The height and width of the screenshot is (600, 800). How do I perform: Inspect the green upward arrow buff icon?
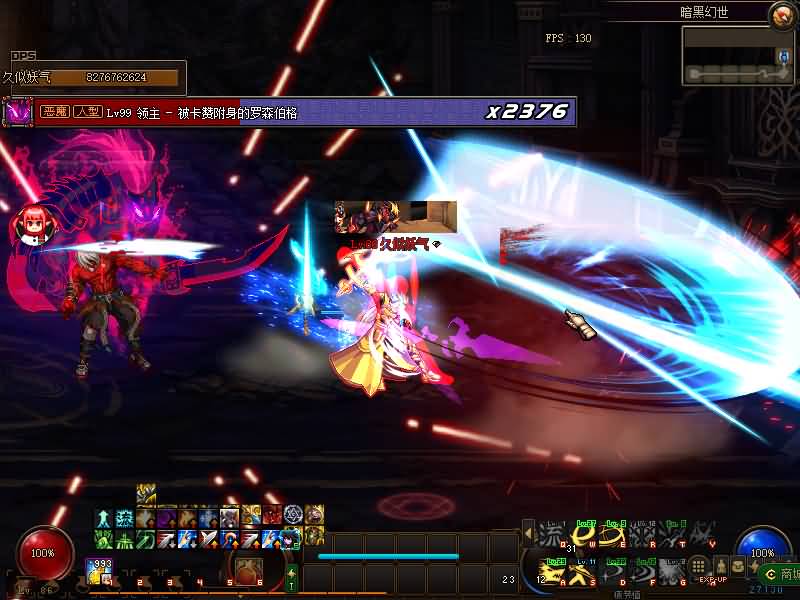coord(103,517)
